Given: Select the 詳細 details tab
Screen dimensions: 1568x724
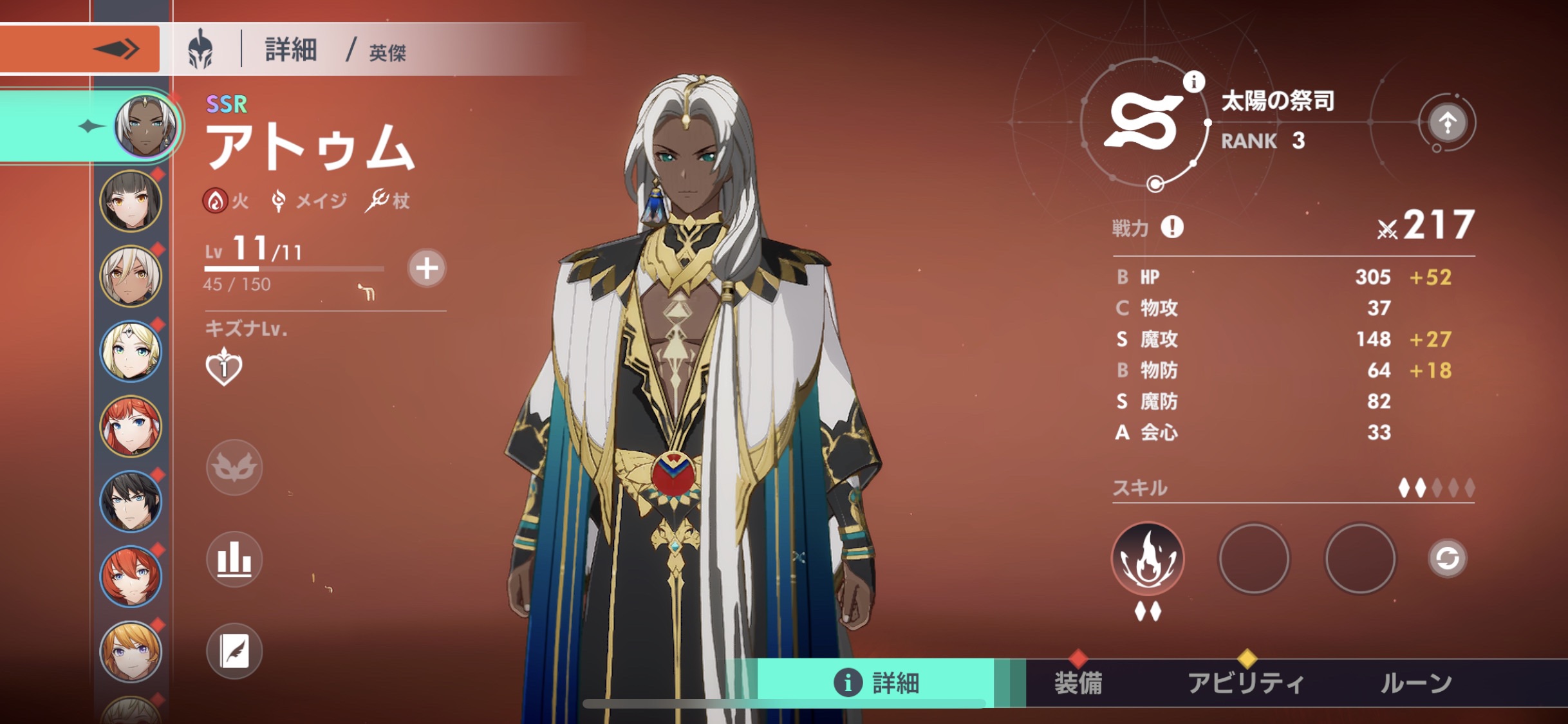Looking at the screenshot, I should coord(877,683).
